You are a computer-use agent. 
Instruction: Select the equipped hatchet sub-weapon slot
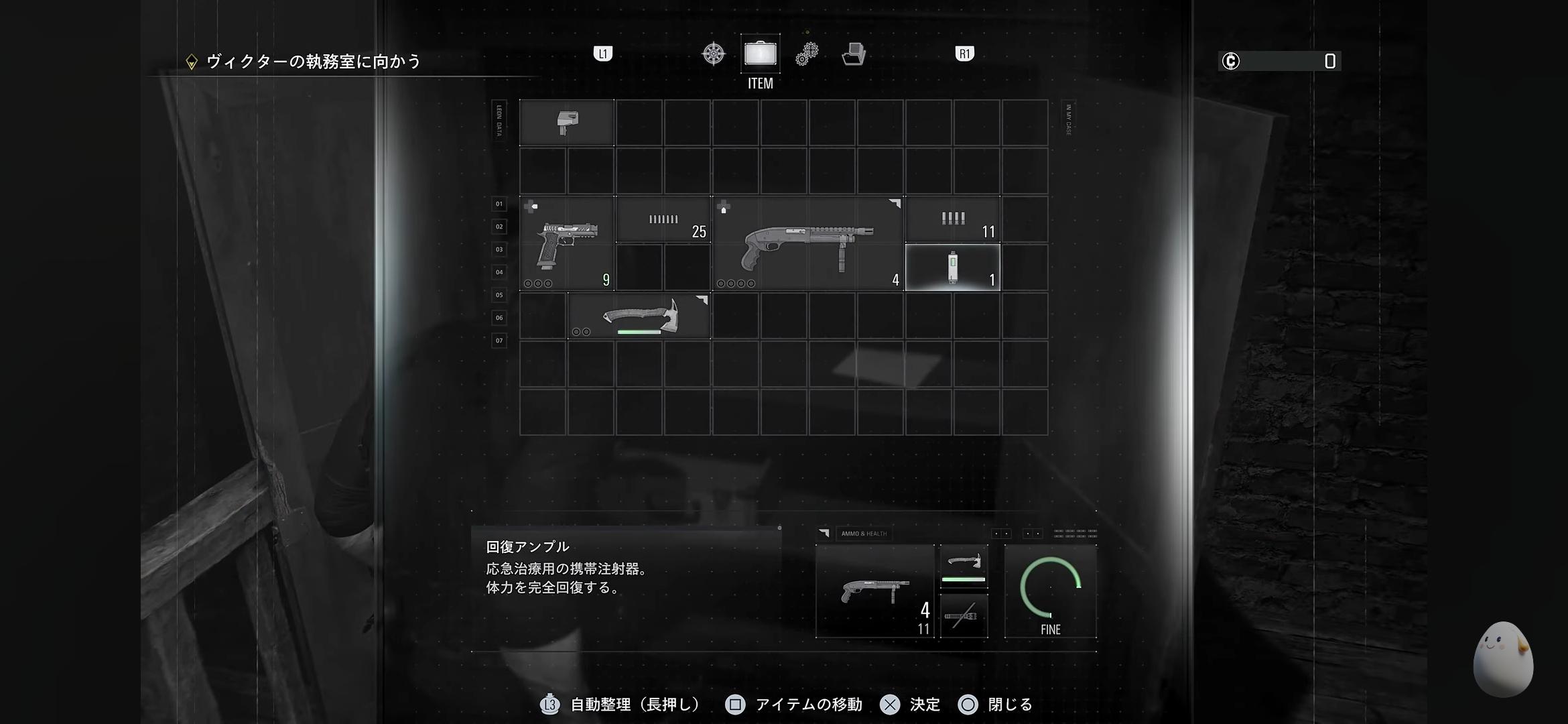coord(964,566)
